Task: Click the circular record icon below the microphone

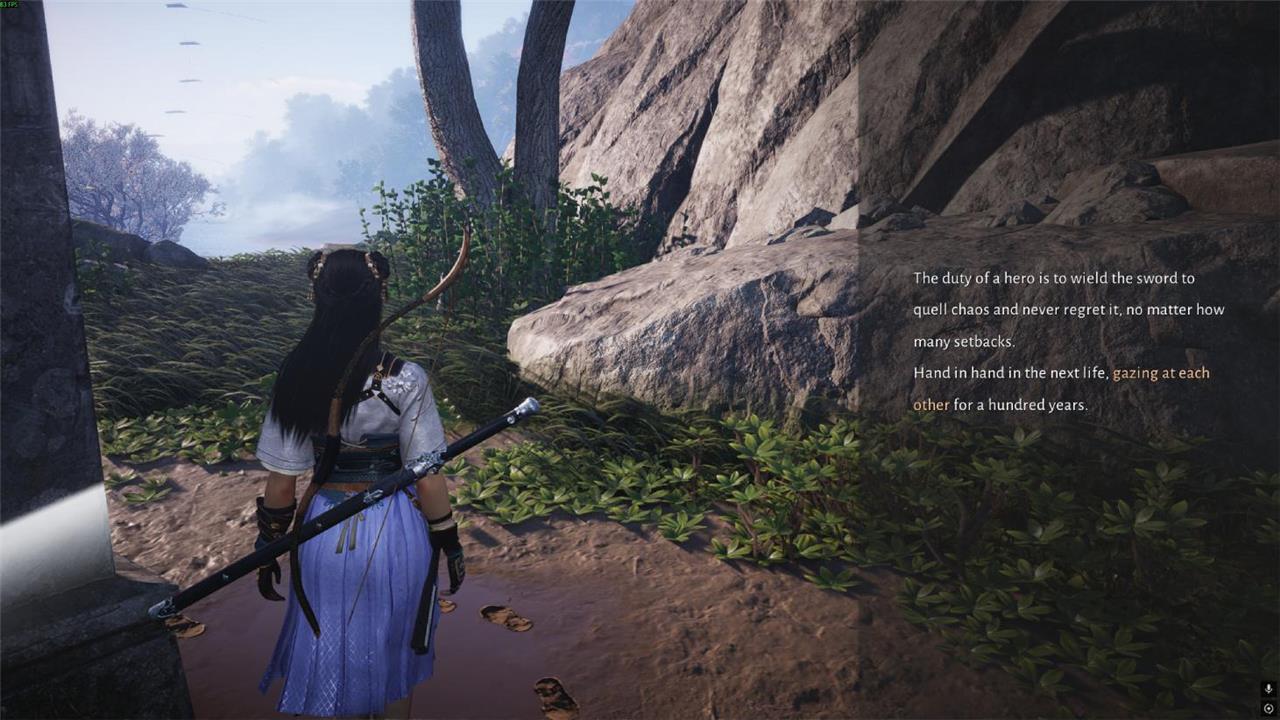Action: [x=1268, y=708]
